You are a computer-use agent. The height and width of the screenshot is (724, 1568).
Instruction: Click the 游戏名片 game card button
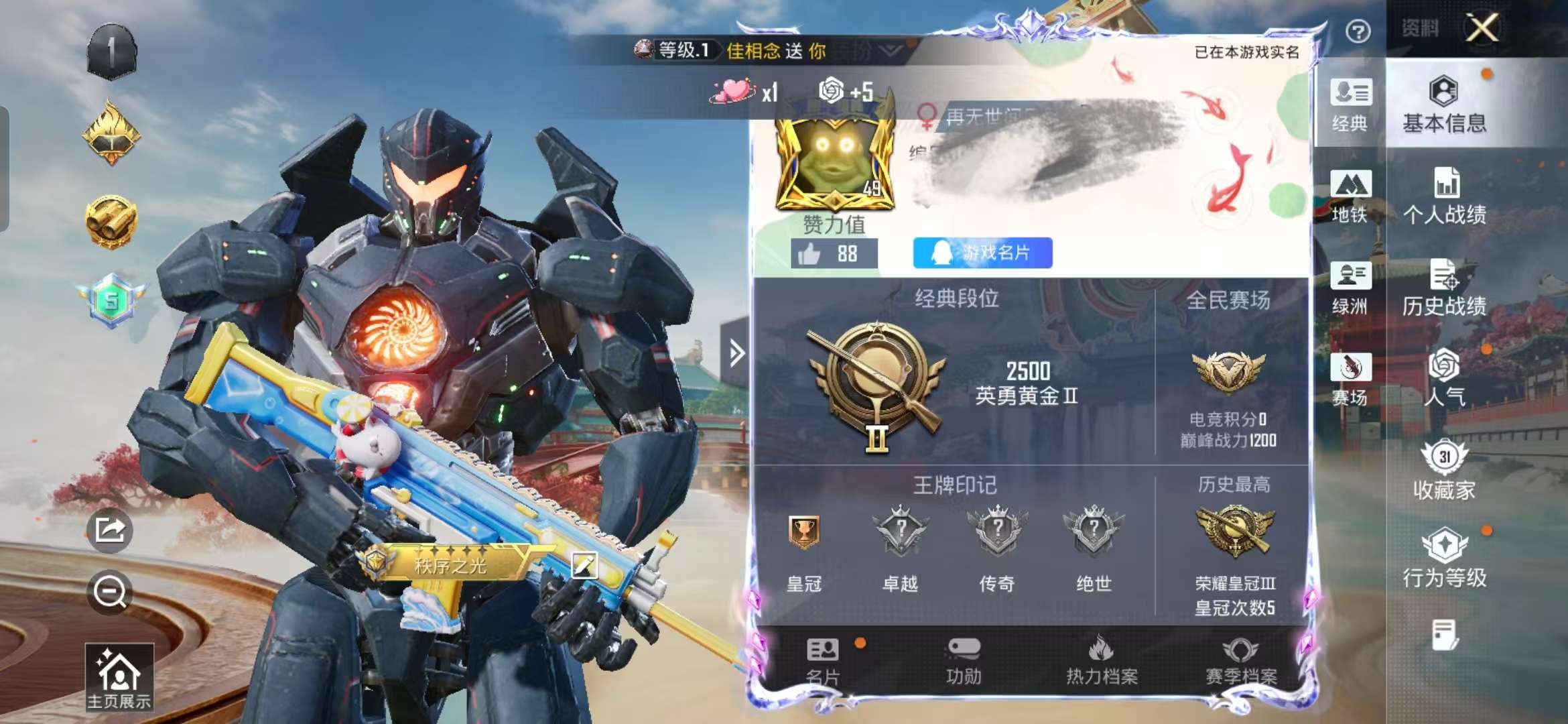coord(983,253)
